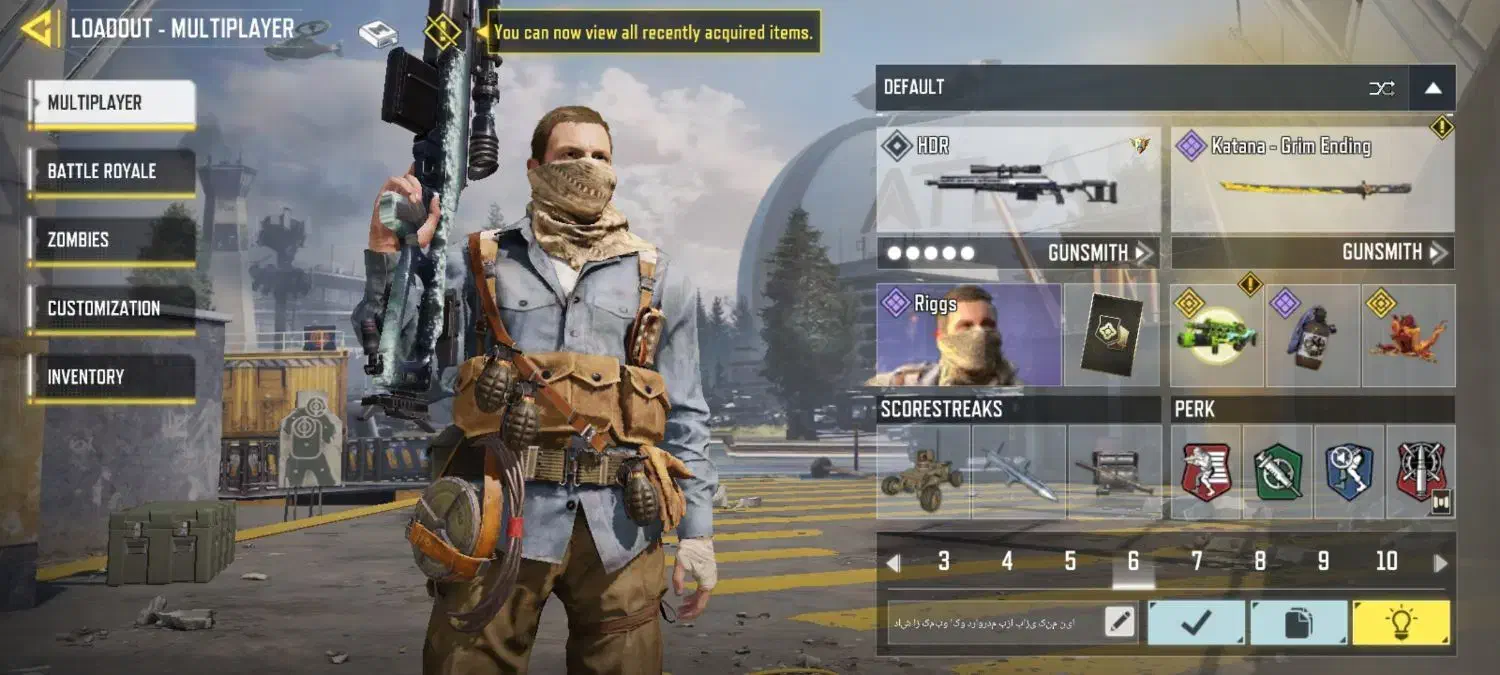This screenshot has height=675, width=1500.
Task: Choose the missile scorestreak slot
Action: (x=1018, y=472)
